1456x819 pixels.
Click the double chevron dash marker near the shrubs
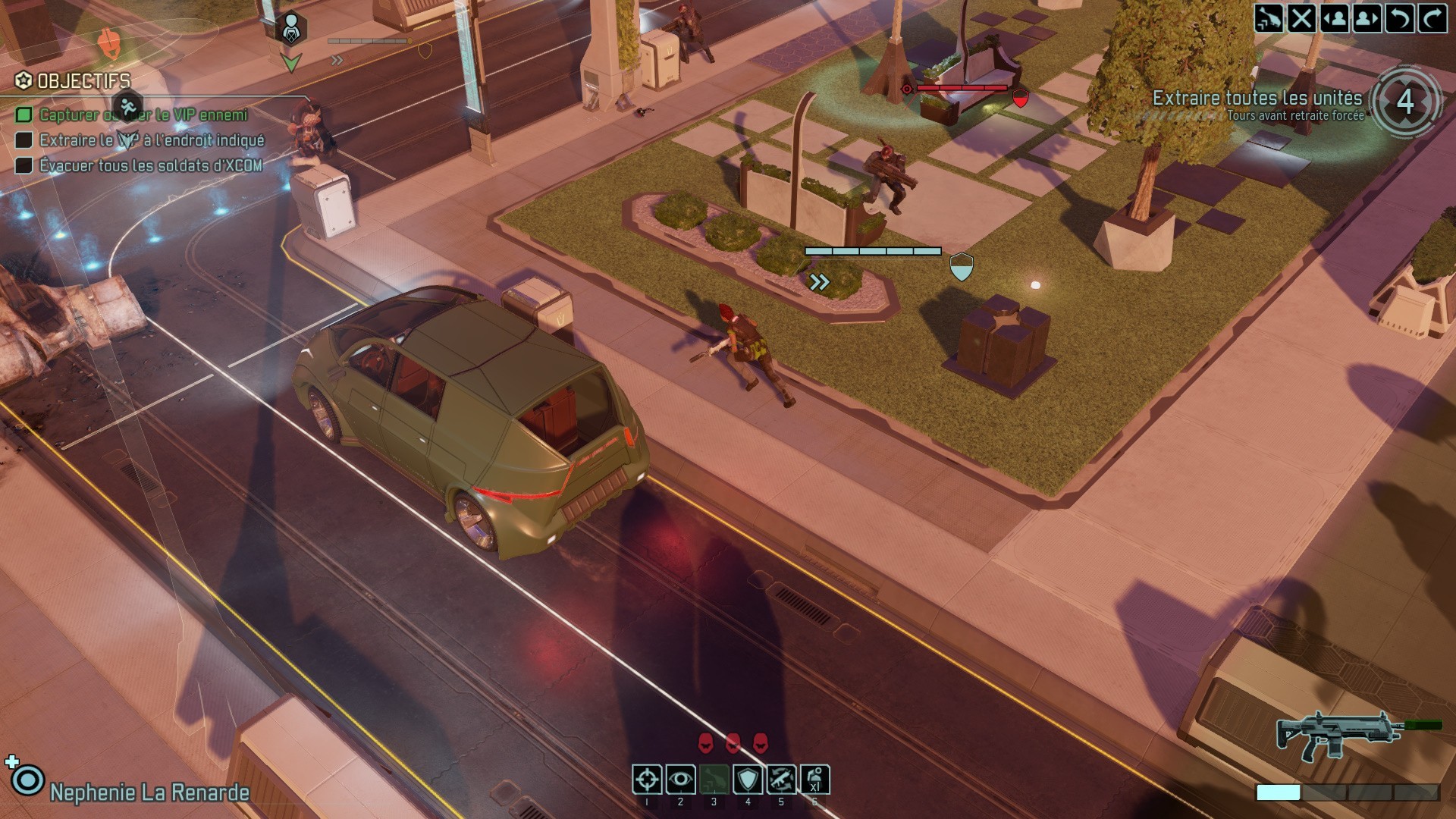click(x=819, y=281)
